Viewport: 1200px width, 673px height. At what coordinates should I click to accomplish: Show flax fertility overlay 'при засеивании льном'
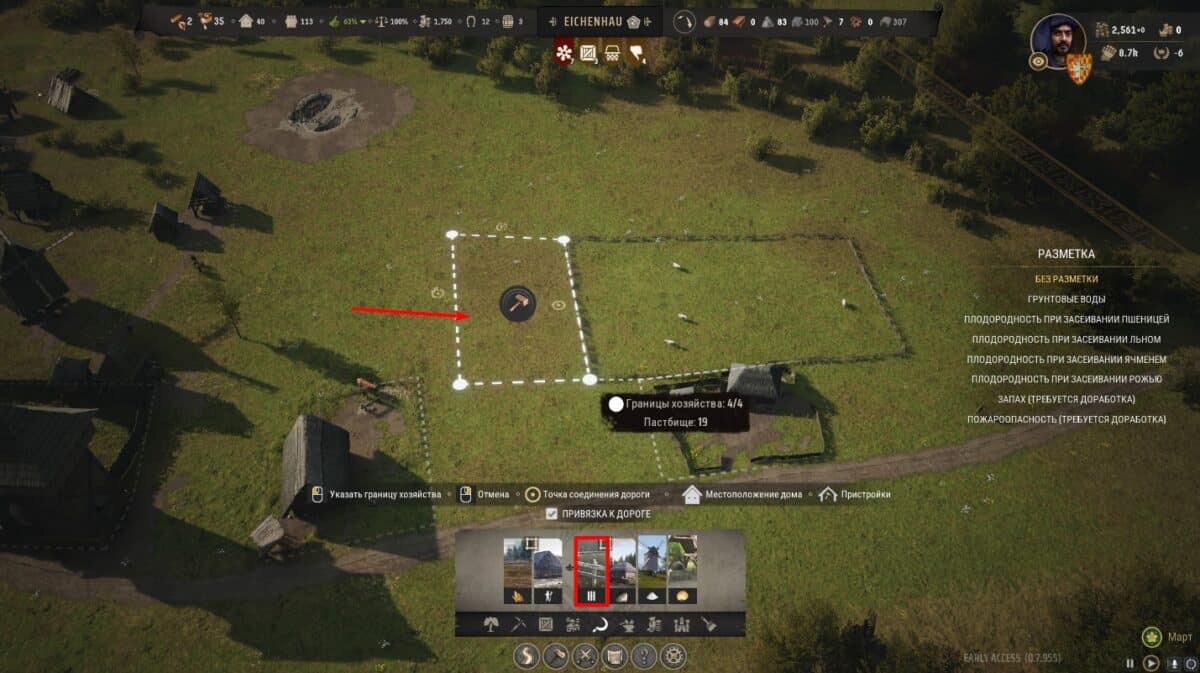[1066, 339]
